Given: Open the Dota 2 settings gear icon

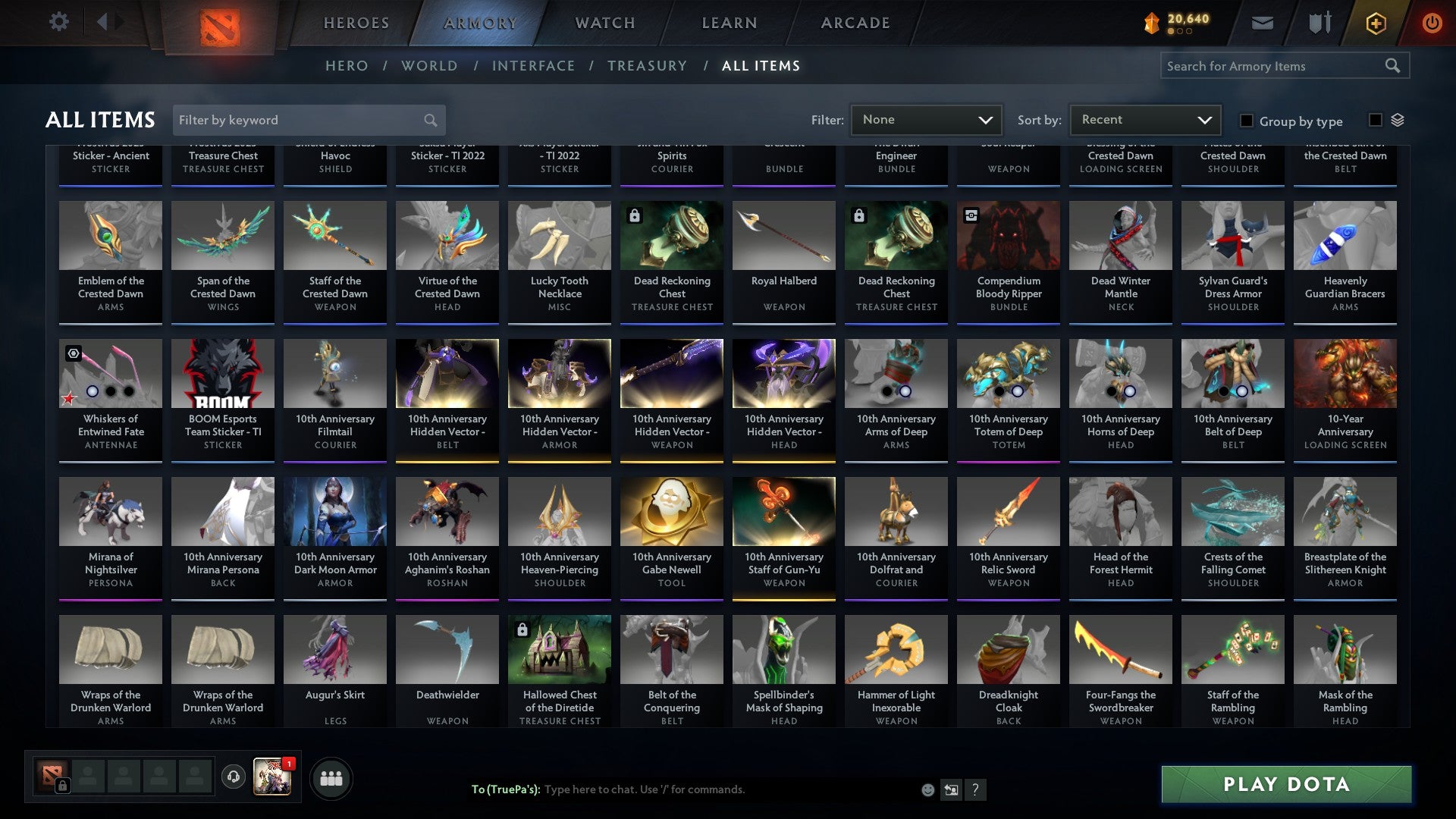Looking at the screenshot, I should [x=58, y=22].
